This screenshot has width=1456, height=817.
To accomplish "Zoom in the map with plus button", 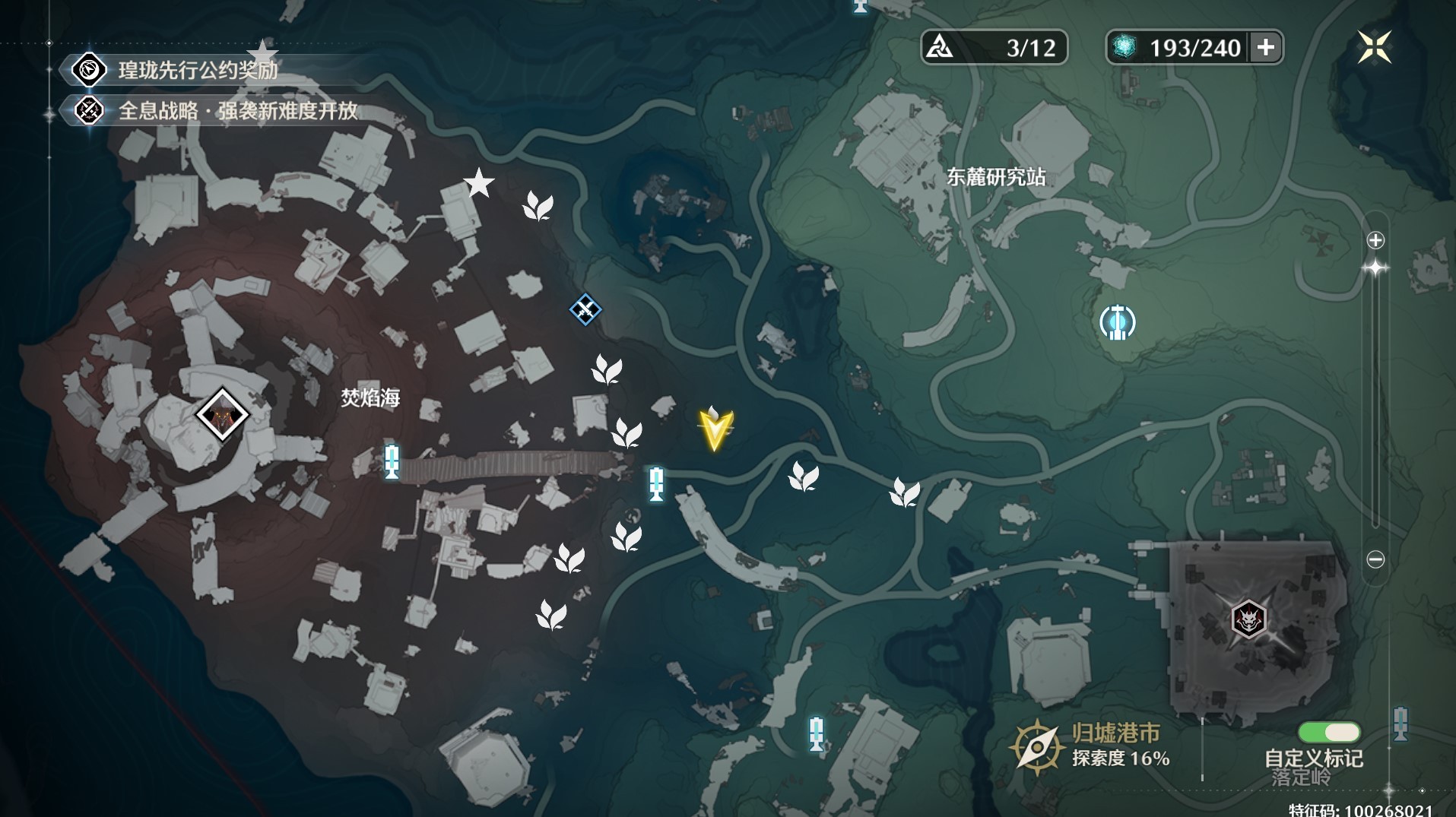I will (1375, 240).
